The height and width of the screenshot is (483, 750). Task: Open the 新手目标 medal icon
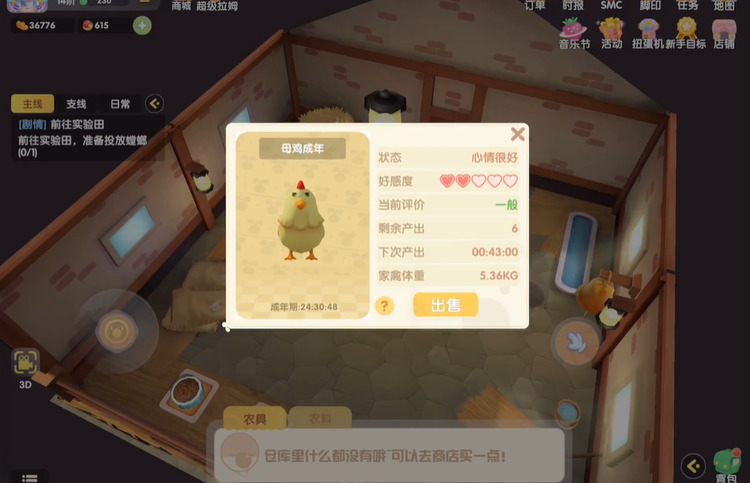tap(687, 32)
